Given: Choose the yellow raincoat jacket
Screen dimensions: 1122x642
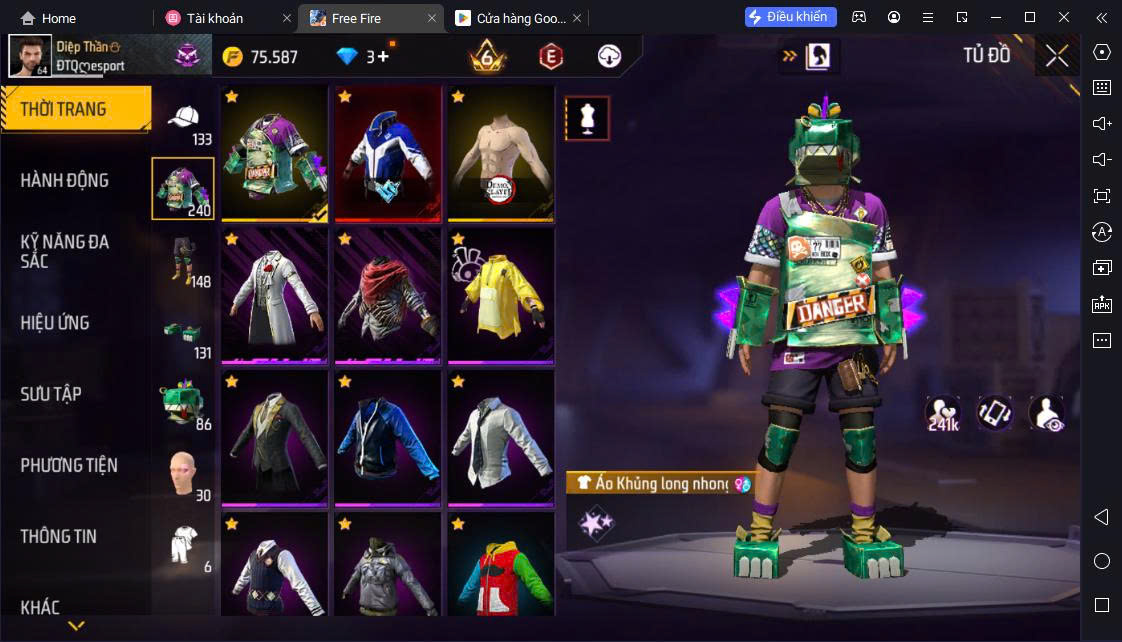Looking at the screenshot, I should [501, 296].
